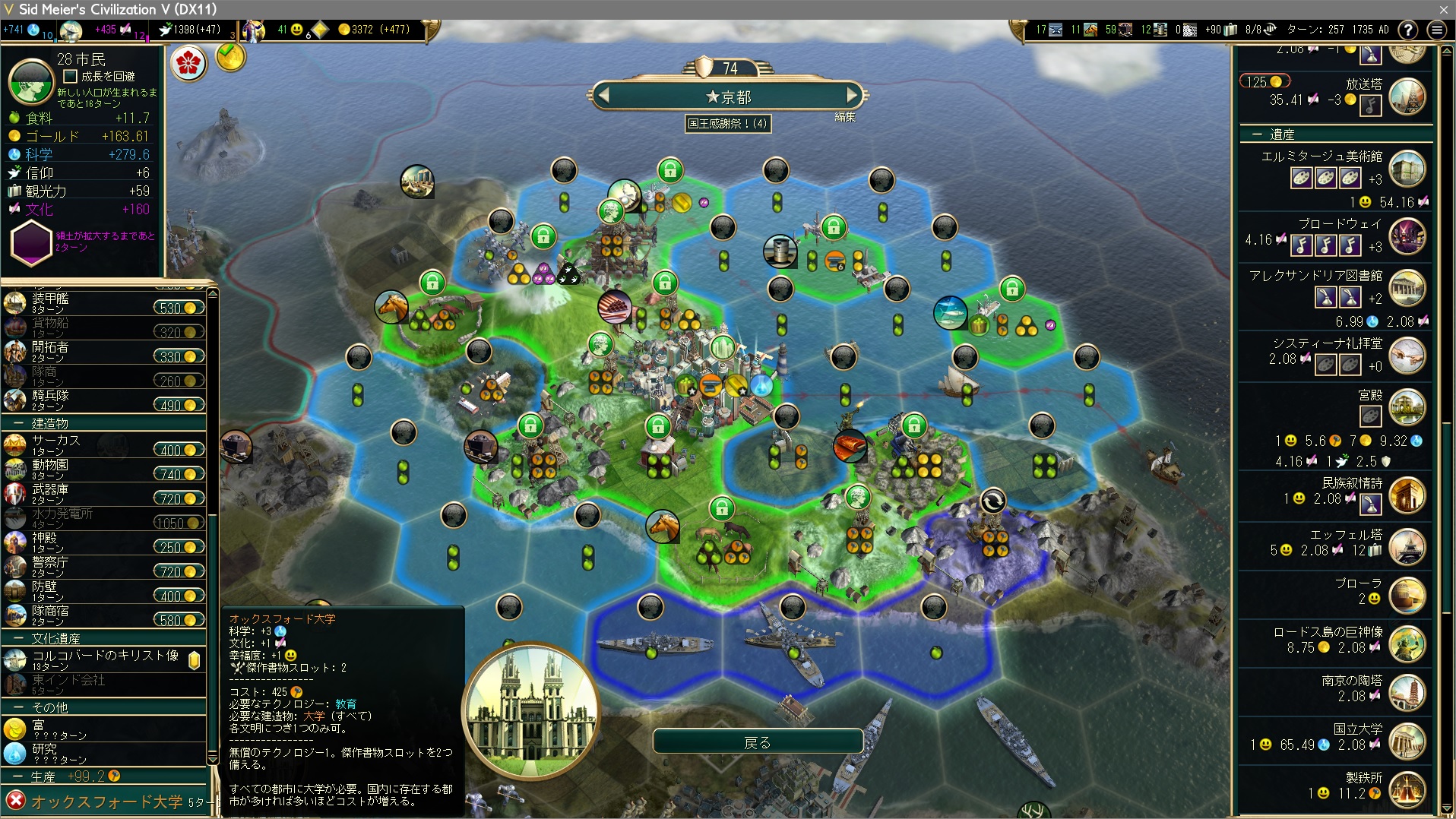Toggle the 成長を回避 checkbox
Viewport: 1456px width, 819px height.
coord(71,76)
